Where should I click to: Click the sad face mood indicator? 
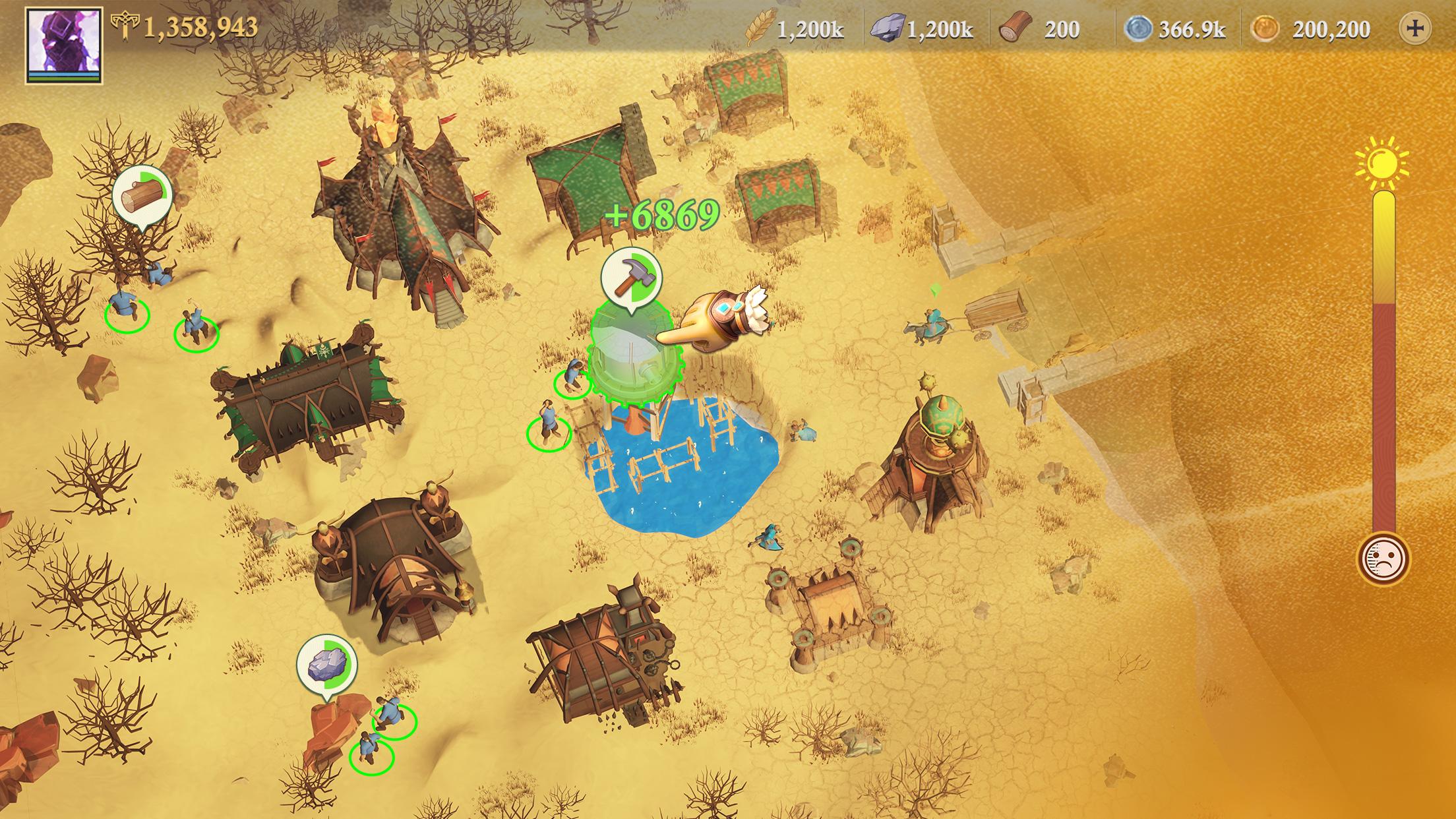1383,559
